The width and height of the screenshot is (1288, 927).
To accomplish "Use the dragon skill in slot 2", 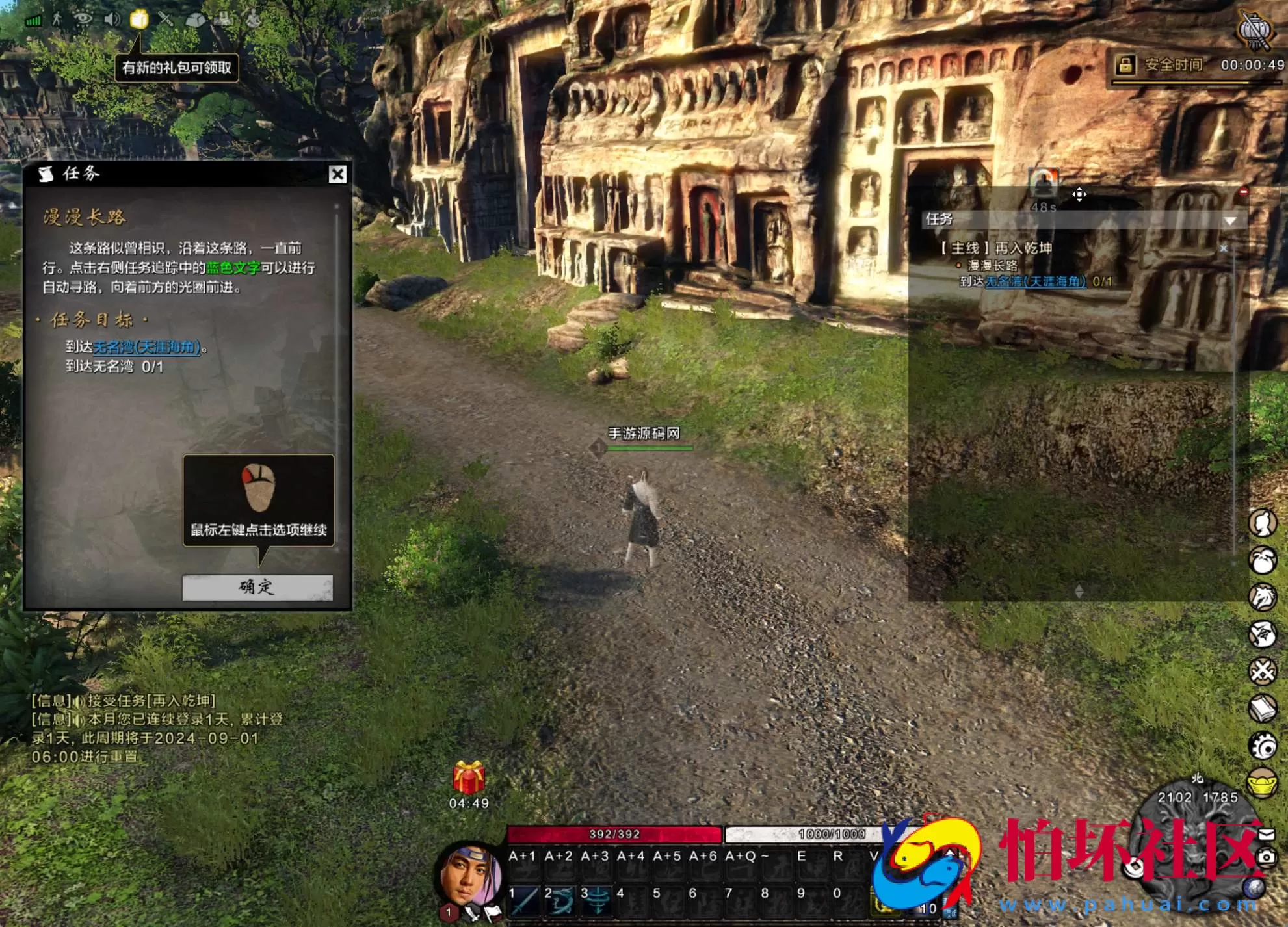I will click(x=560, y=901).
